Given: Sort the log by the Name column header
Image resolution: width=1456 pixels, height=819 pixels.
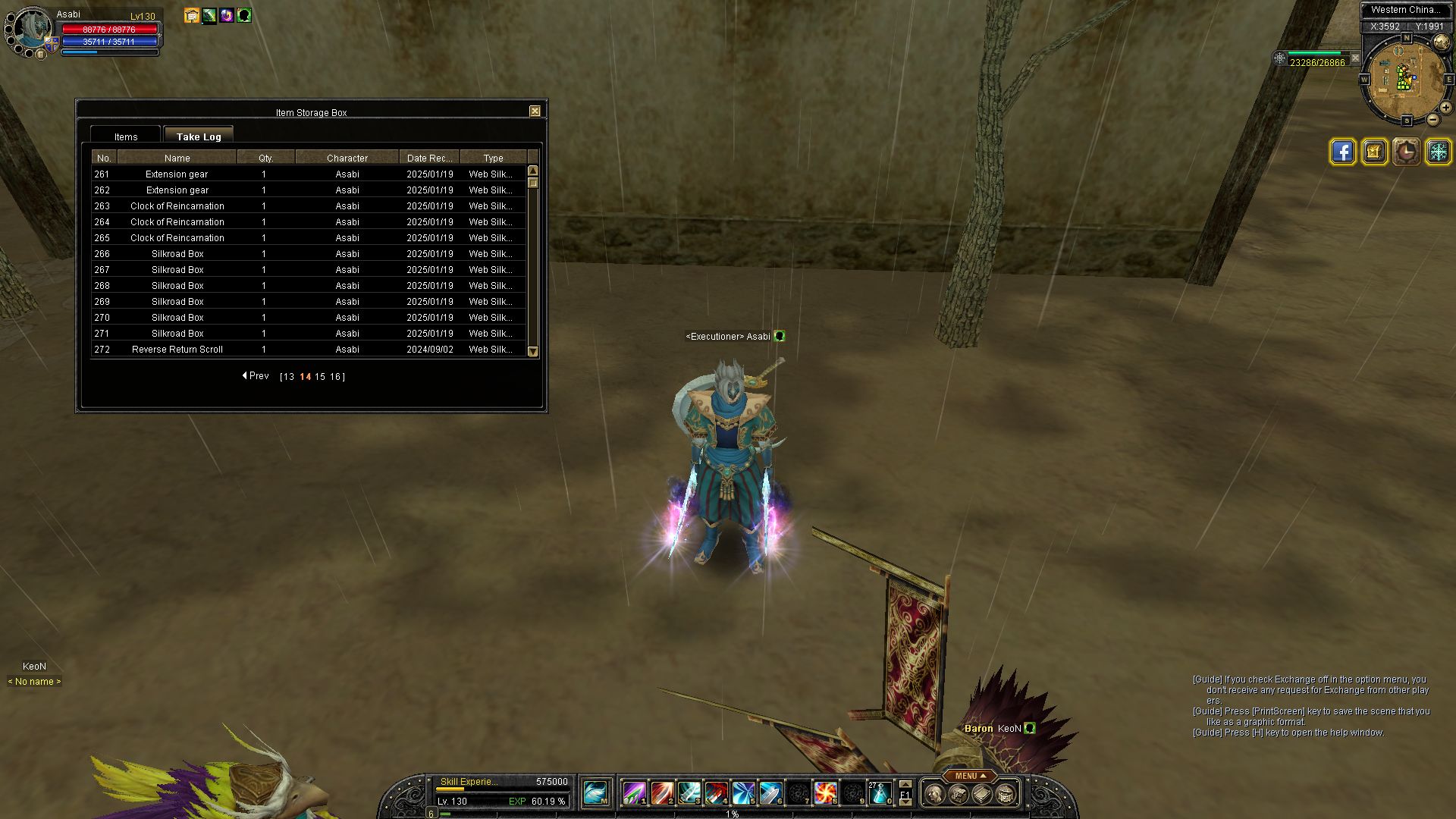Looking at the screenshot, I should 177,158.
